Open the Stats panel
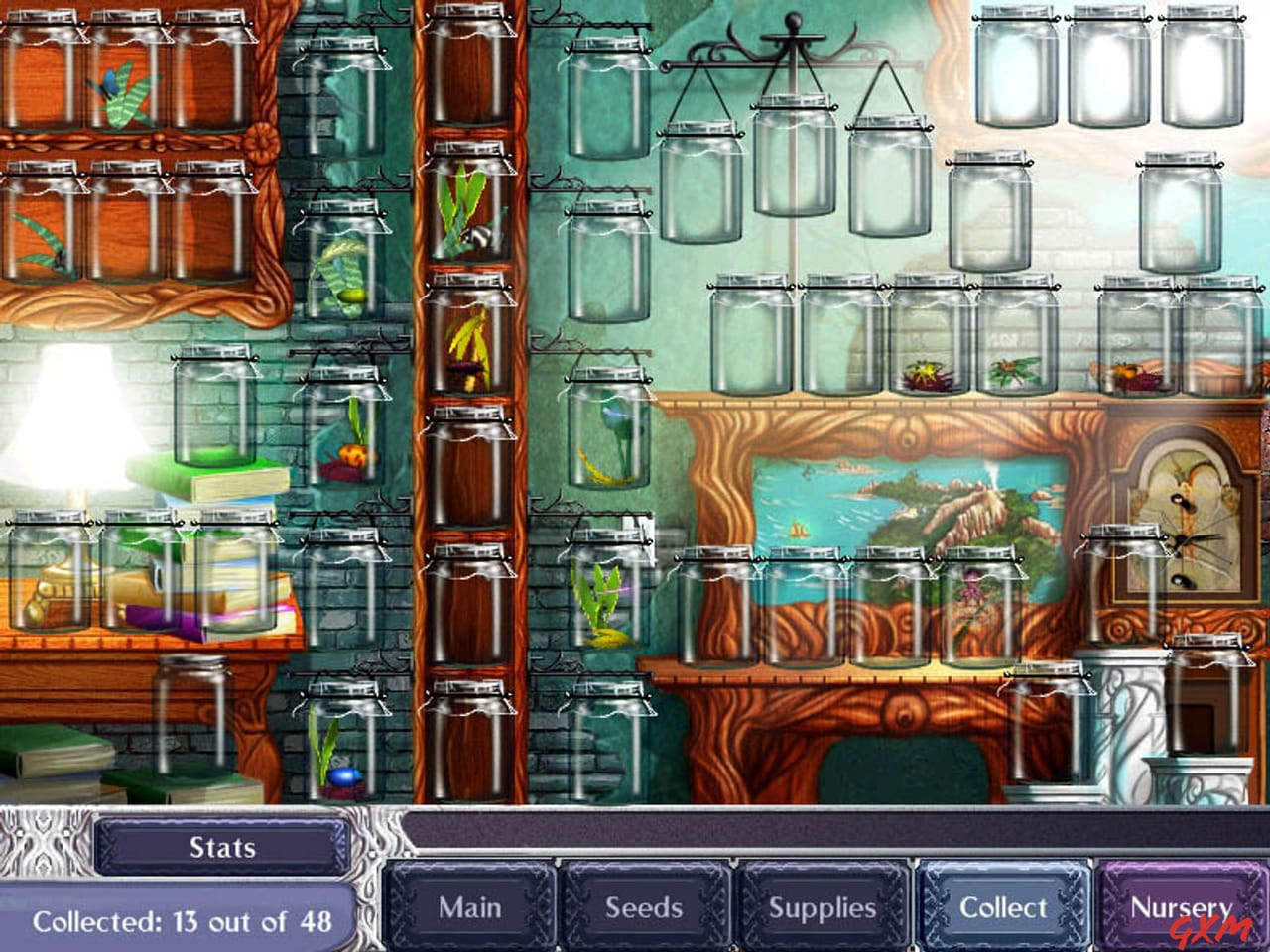The image size is (1270, 952). pyautogui.click(x=220, y=847)
